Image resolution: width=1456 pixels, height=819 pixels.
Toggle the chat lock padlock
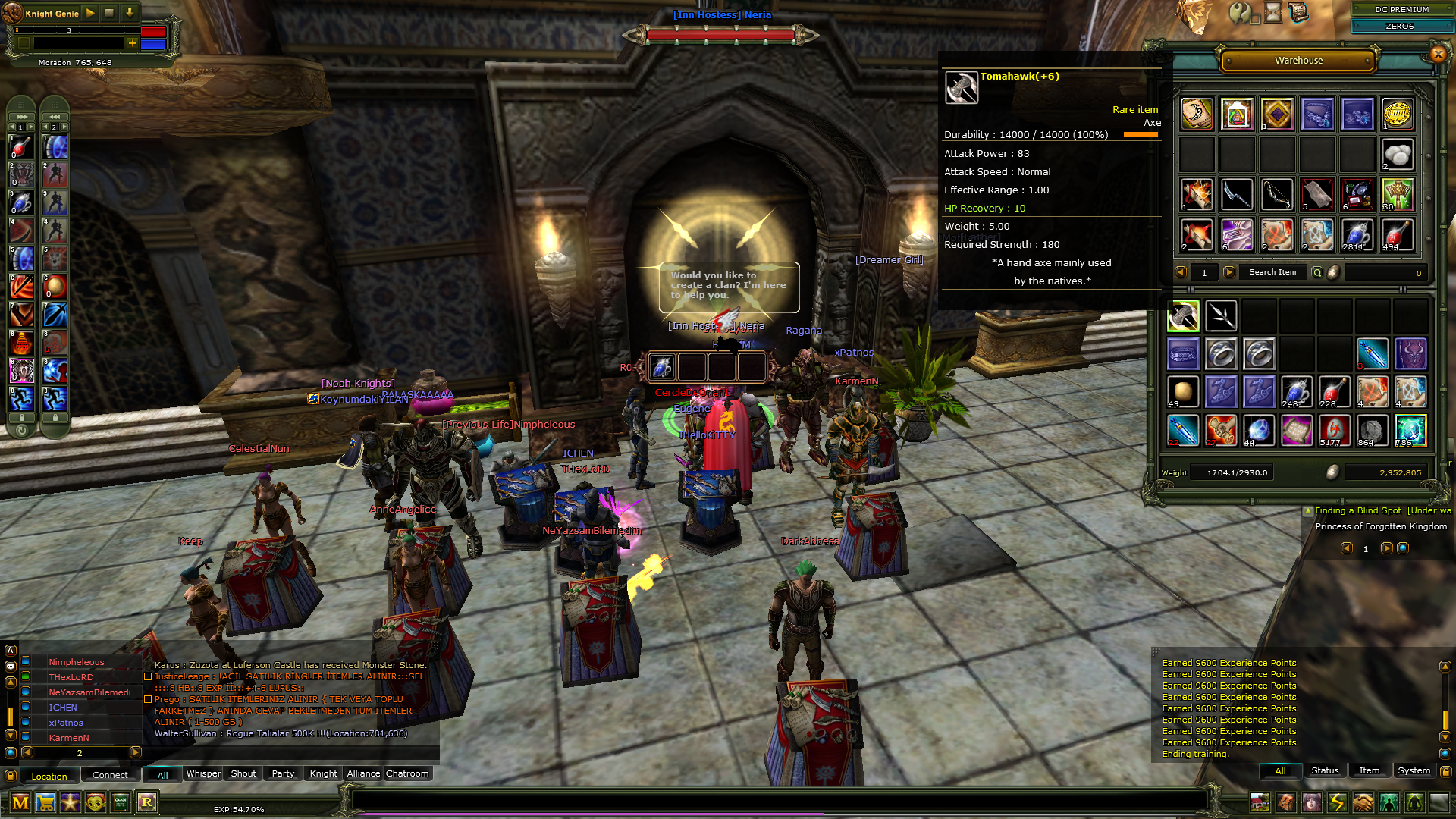(10, 776)
